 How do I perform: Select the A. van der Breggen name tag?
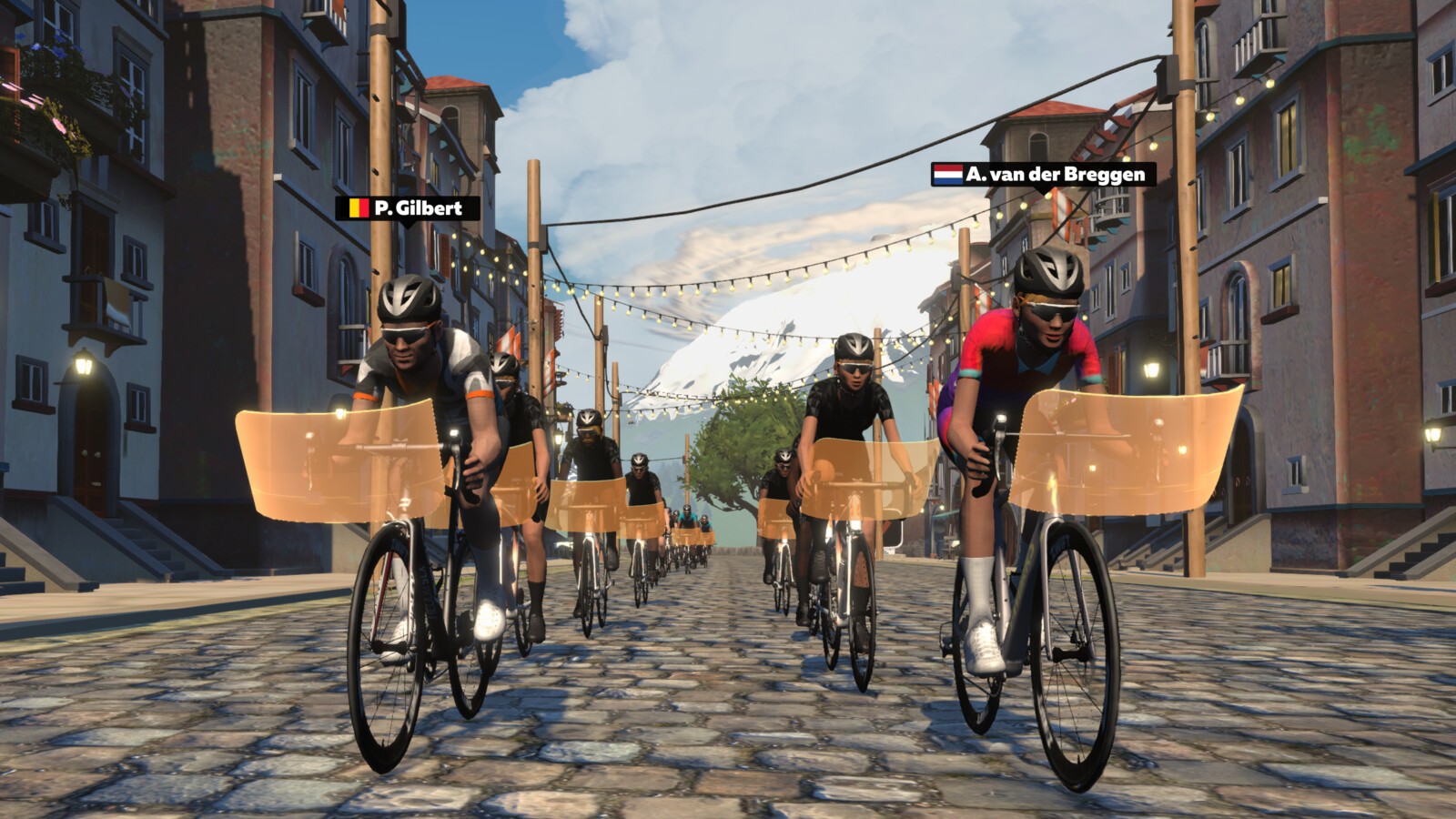1043,175
